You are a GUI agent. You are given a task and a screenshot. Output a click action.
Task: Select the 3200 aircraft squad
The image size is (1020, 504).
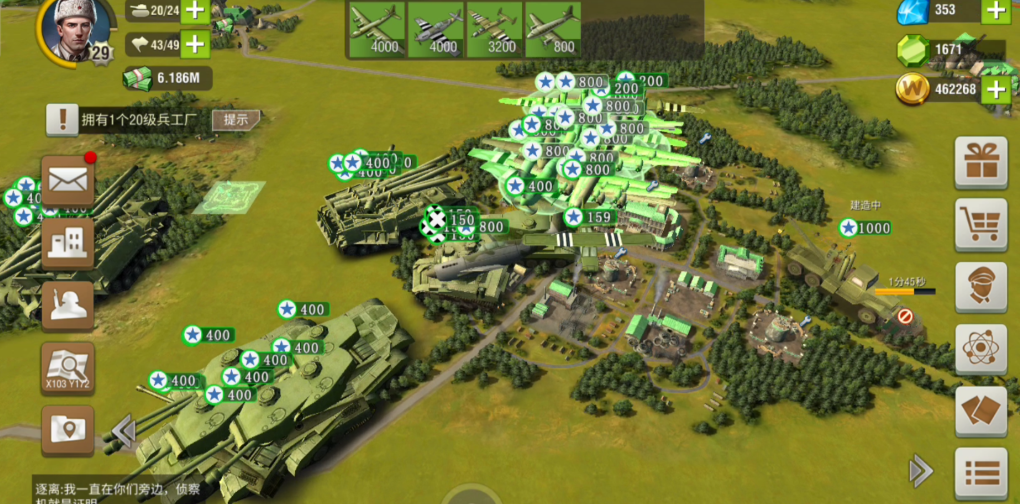pyautogui.click(x=494, y=29)
